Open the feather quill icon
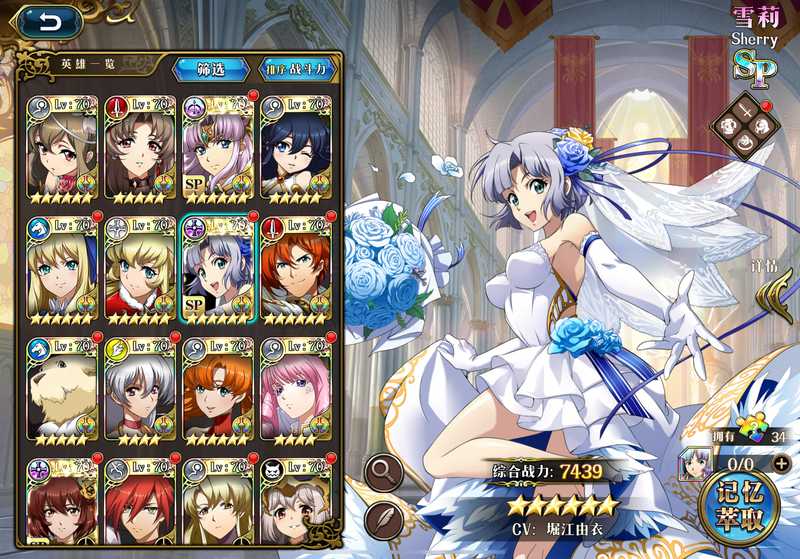800x559 pixels. pos(385,517)
